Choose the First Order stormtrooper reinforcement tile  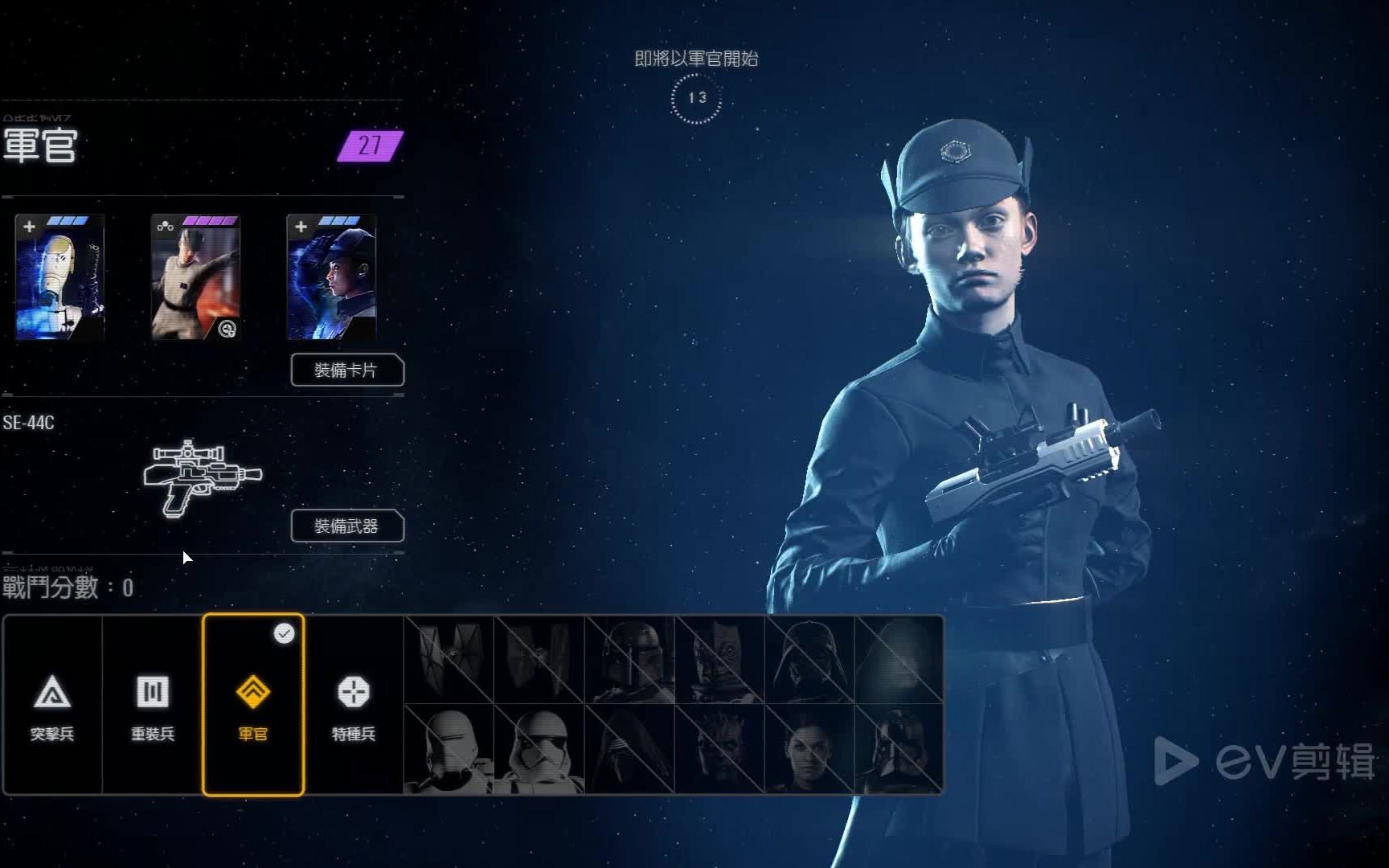pos(539,750)
